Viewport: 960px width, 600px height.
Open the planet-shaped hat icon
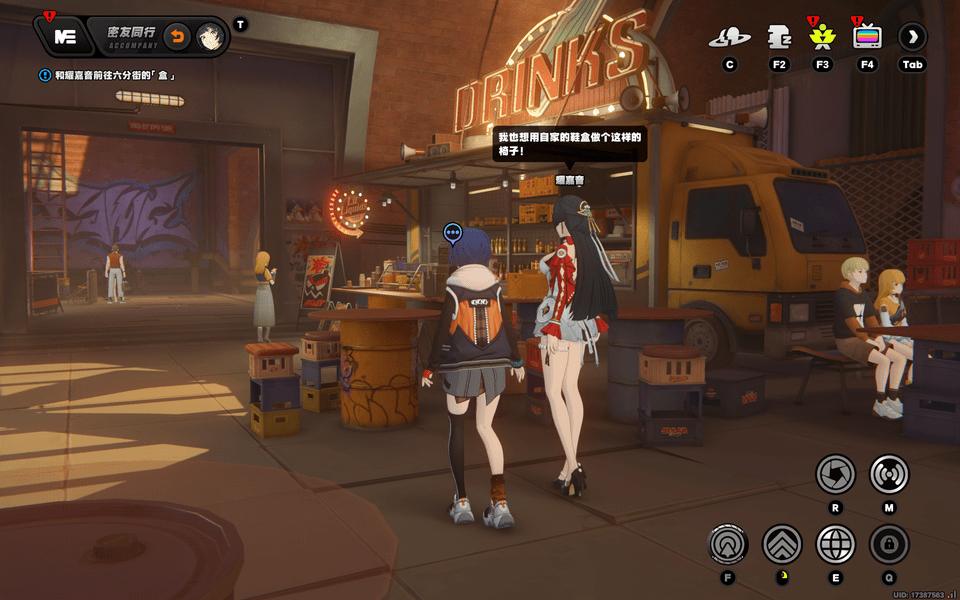(729, 38)
